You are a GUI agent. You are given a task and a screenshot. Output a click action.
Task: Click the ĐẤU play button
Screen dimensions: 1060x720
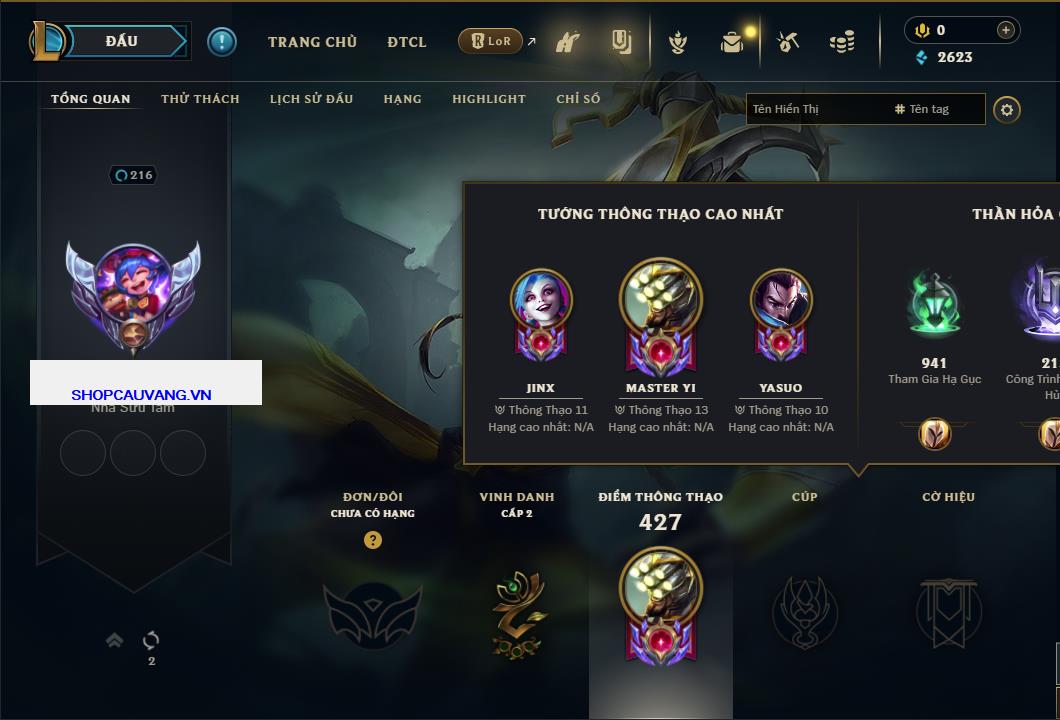122,41
